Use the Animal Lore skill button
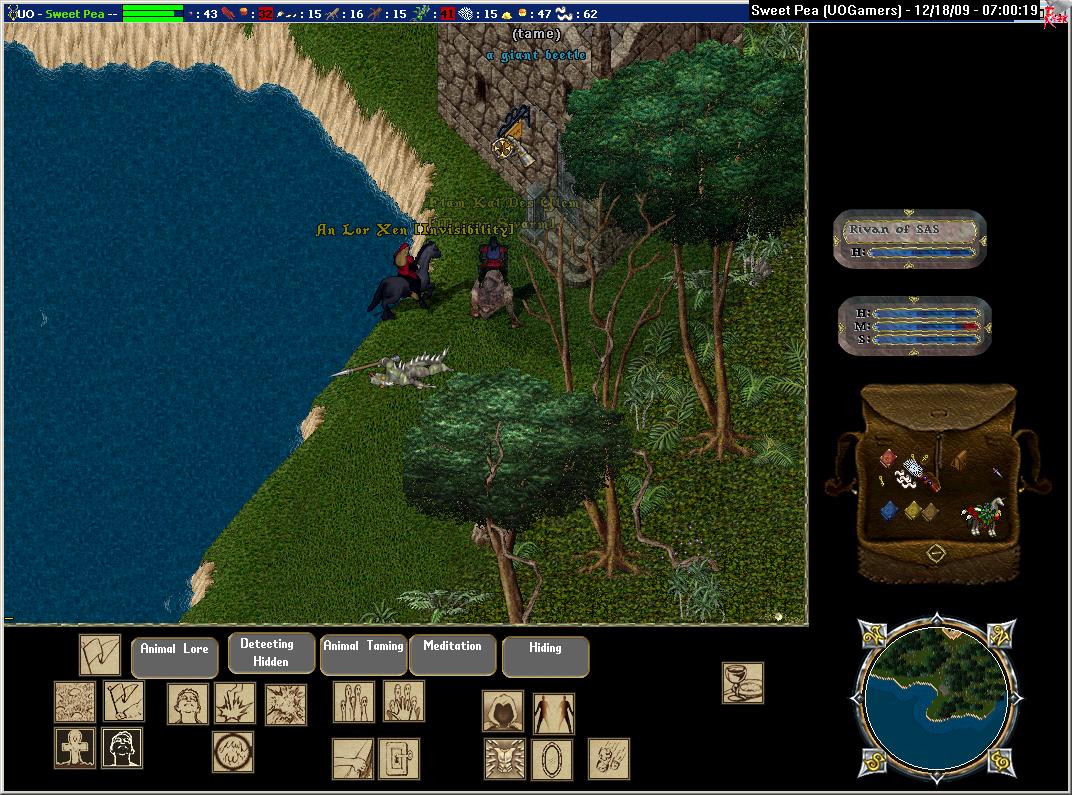 (x=174, y=656)
